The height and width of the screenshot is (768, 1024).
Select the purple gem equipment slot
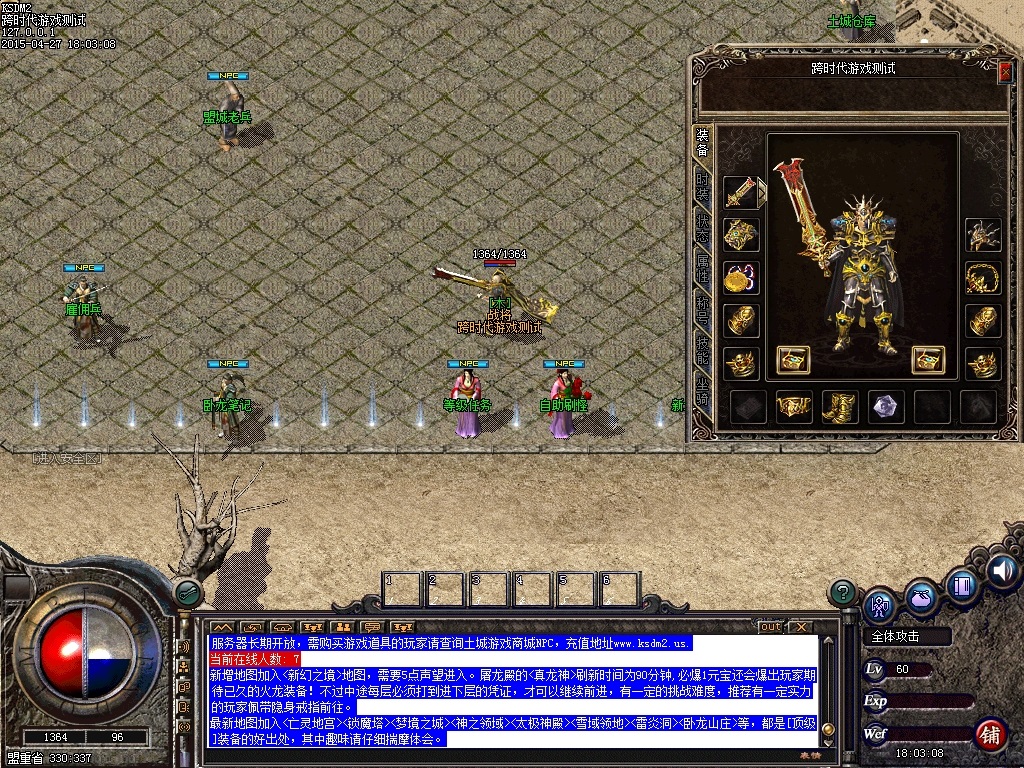tap(886, 406)
